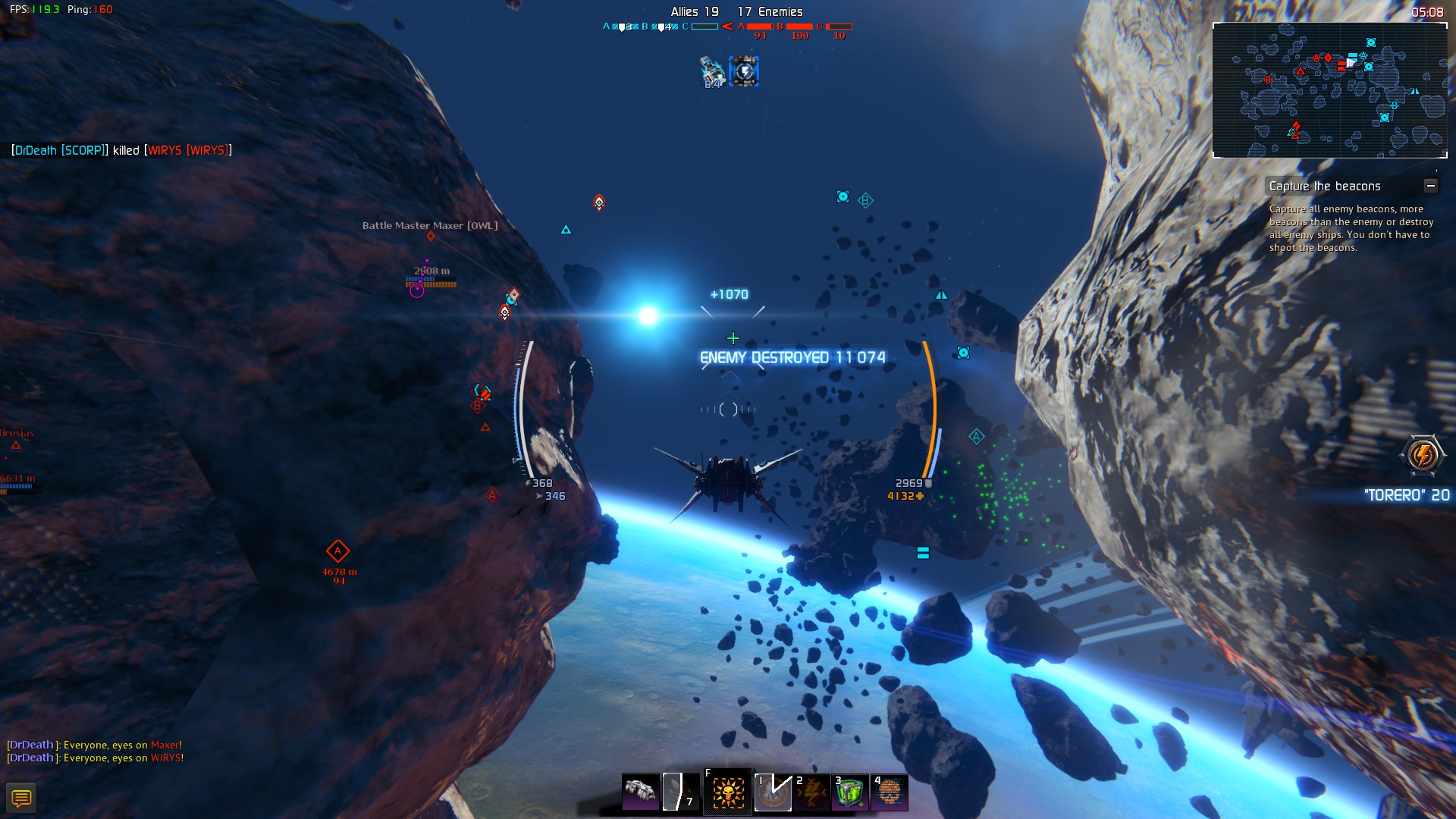Click the lightning bolt buff icon at top
The height and width of the screenshot is (819, 1456).
click(744, 71)
